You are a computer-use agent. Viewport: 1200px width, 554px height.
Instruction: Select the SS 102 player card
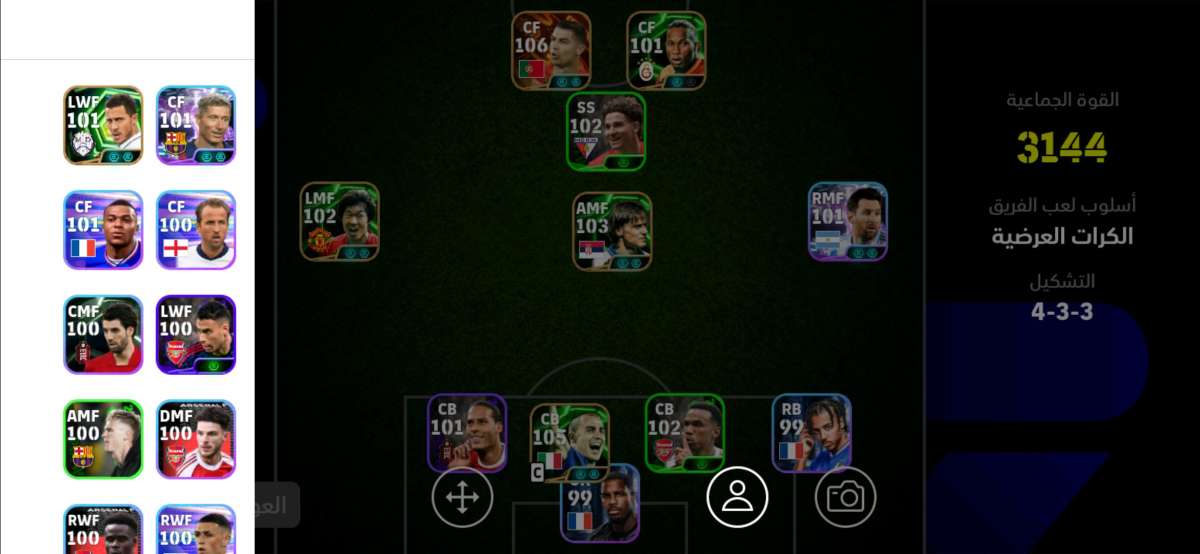pos(606,131)
